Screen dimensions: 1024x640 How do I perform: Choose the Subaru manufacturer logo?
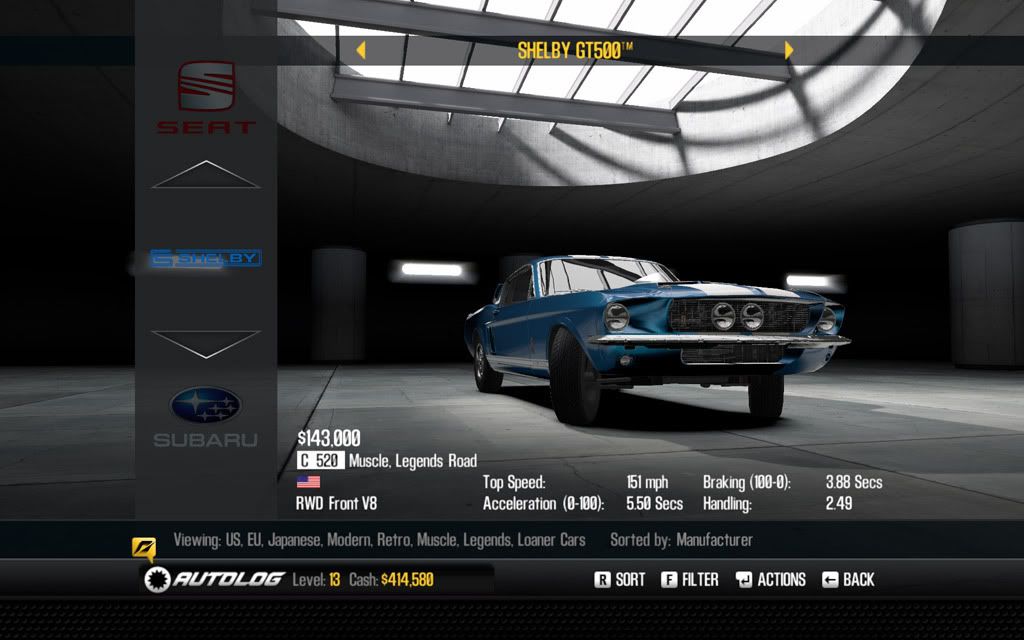tap(206, 416)
